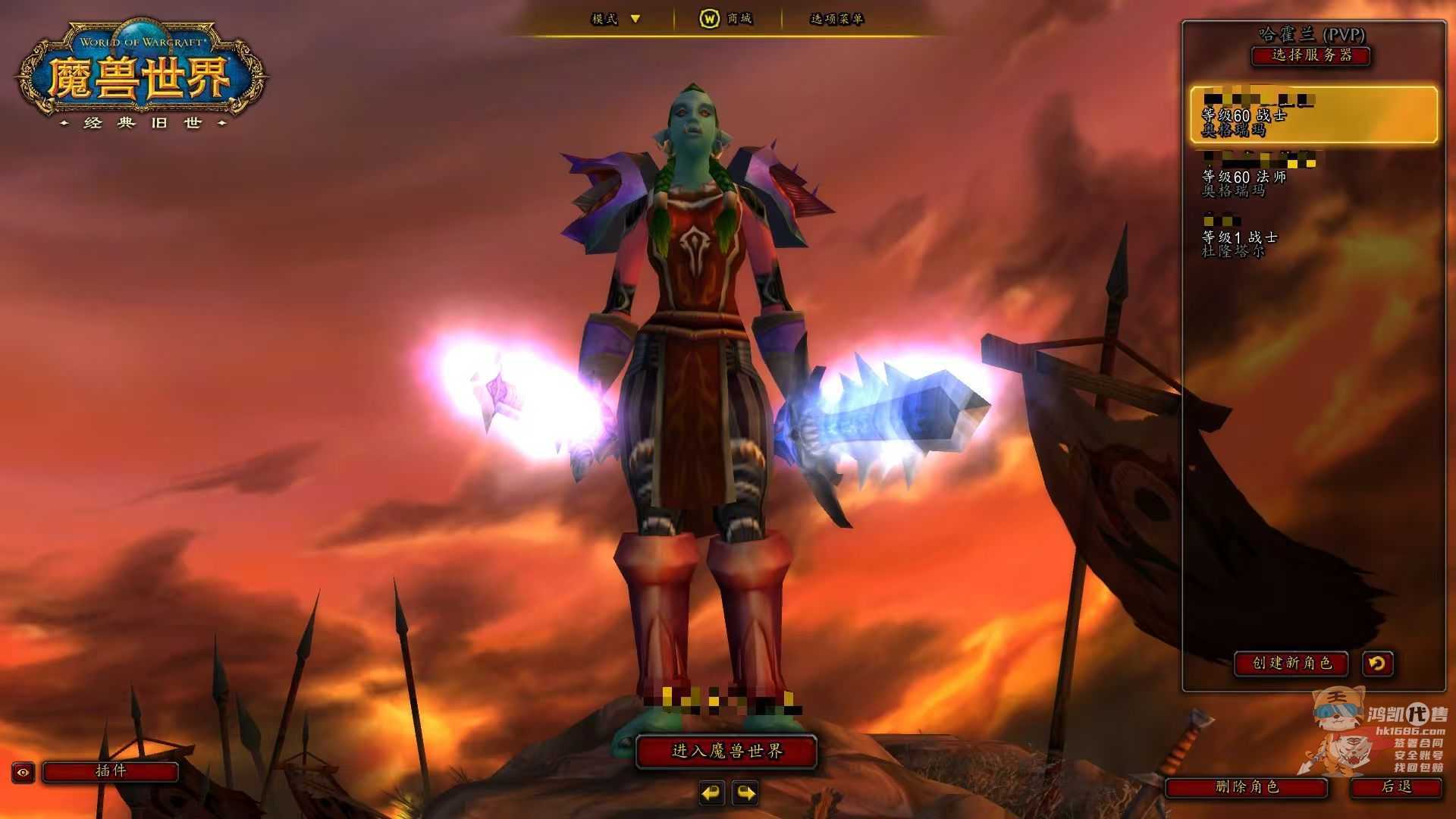This screenshot has height=819, width=1456.
Task: Toggle the eye icon button
Action: (24, 772)
